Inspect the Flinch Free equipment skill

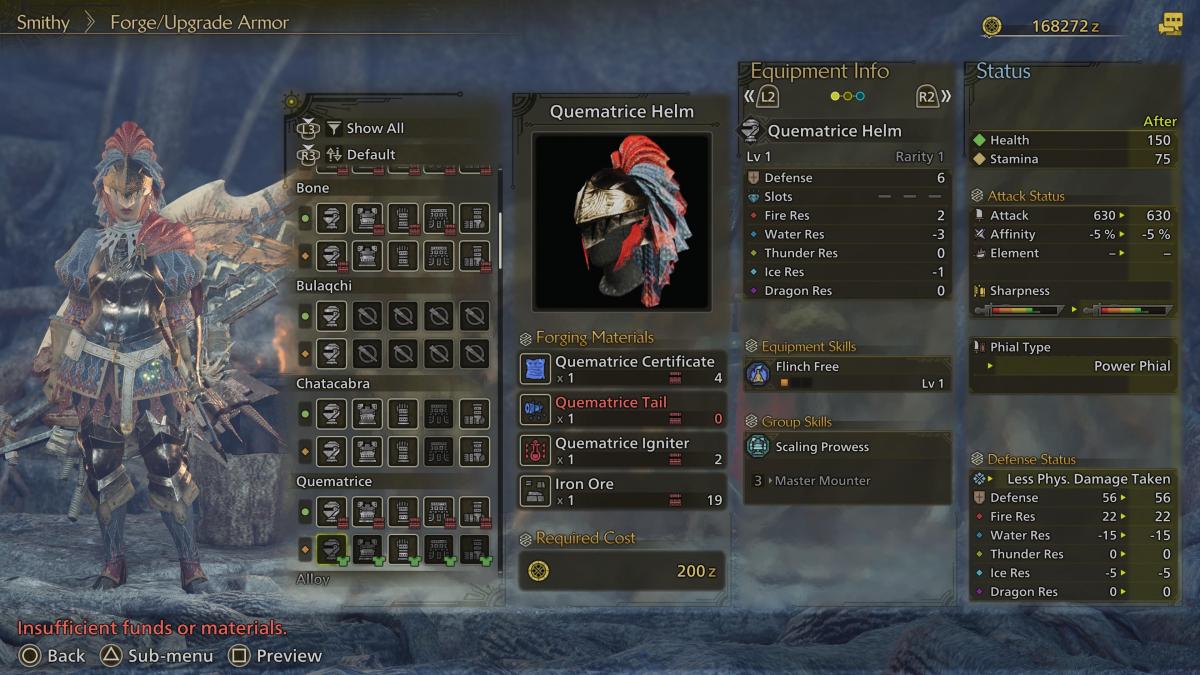click(x=846, y=374)
